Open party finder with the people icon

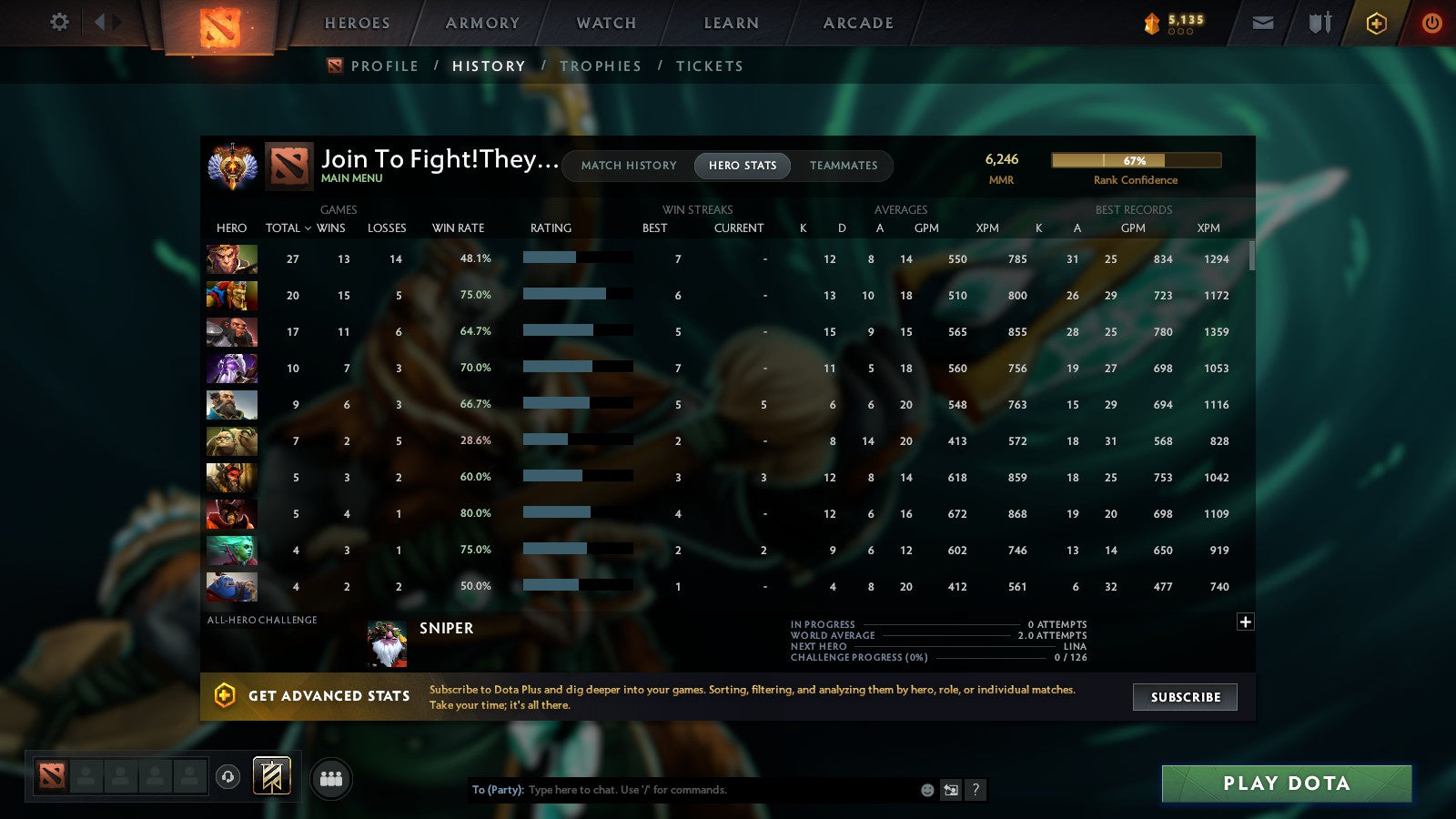tap(332, 779)
